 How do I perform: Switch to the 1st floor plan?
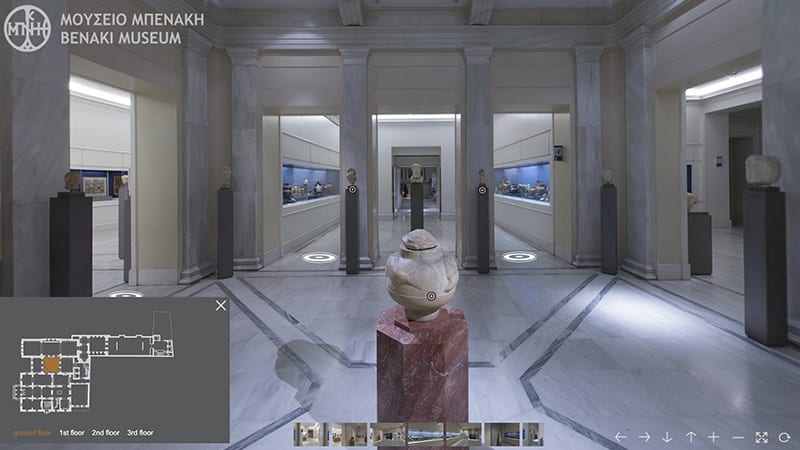tap(71, 433)
